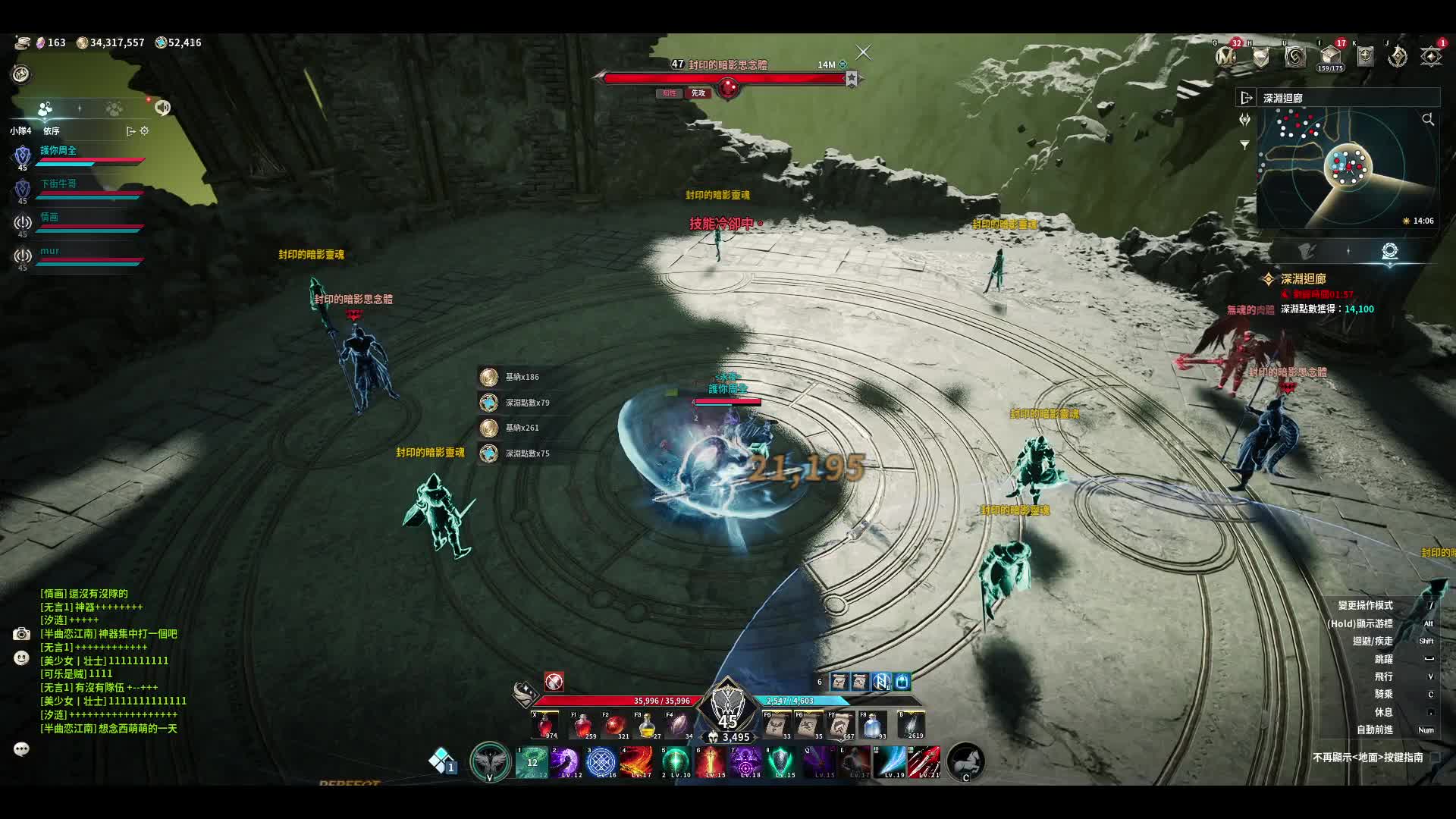Viewport: 1456px width, 819px height.
Task: Open the gold M shop icon
Action: pos(1225,57)
